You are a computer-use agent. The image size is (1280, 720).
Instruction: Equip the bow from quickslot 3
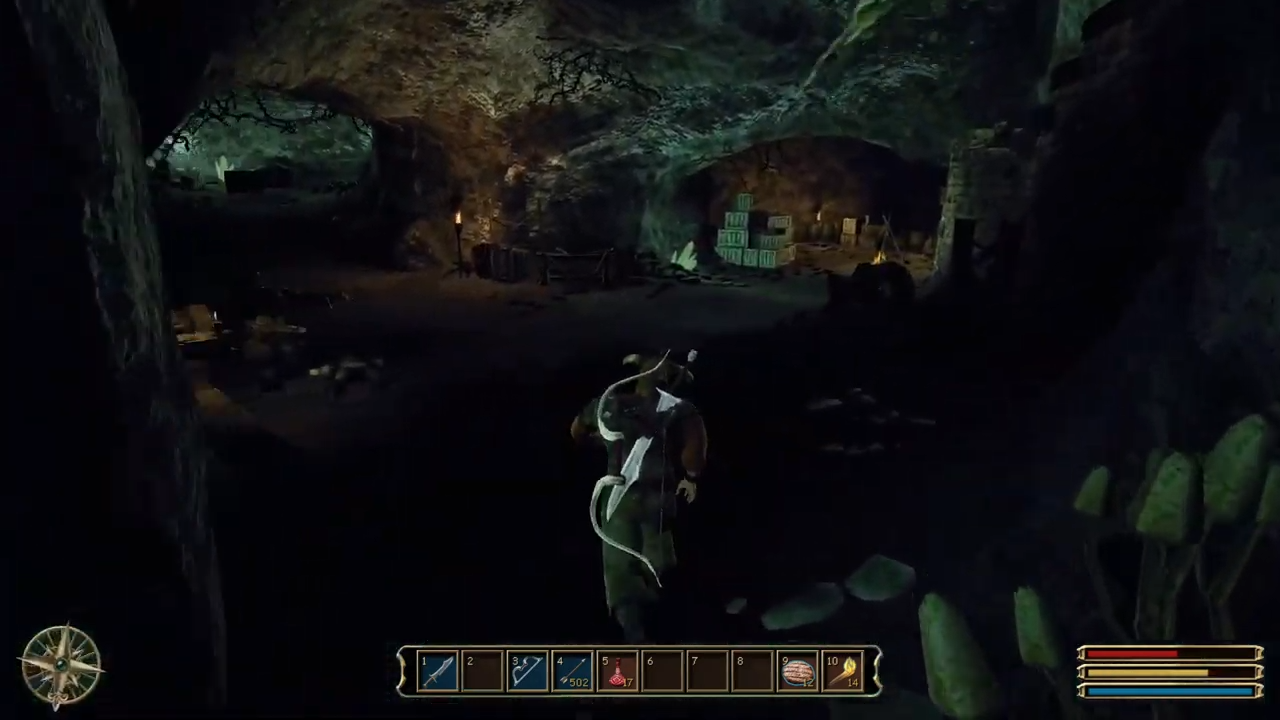527,668
